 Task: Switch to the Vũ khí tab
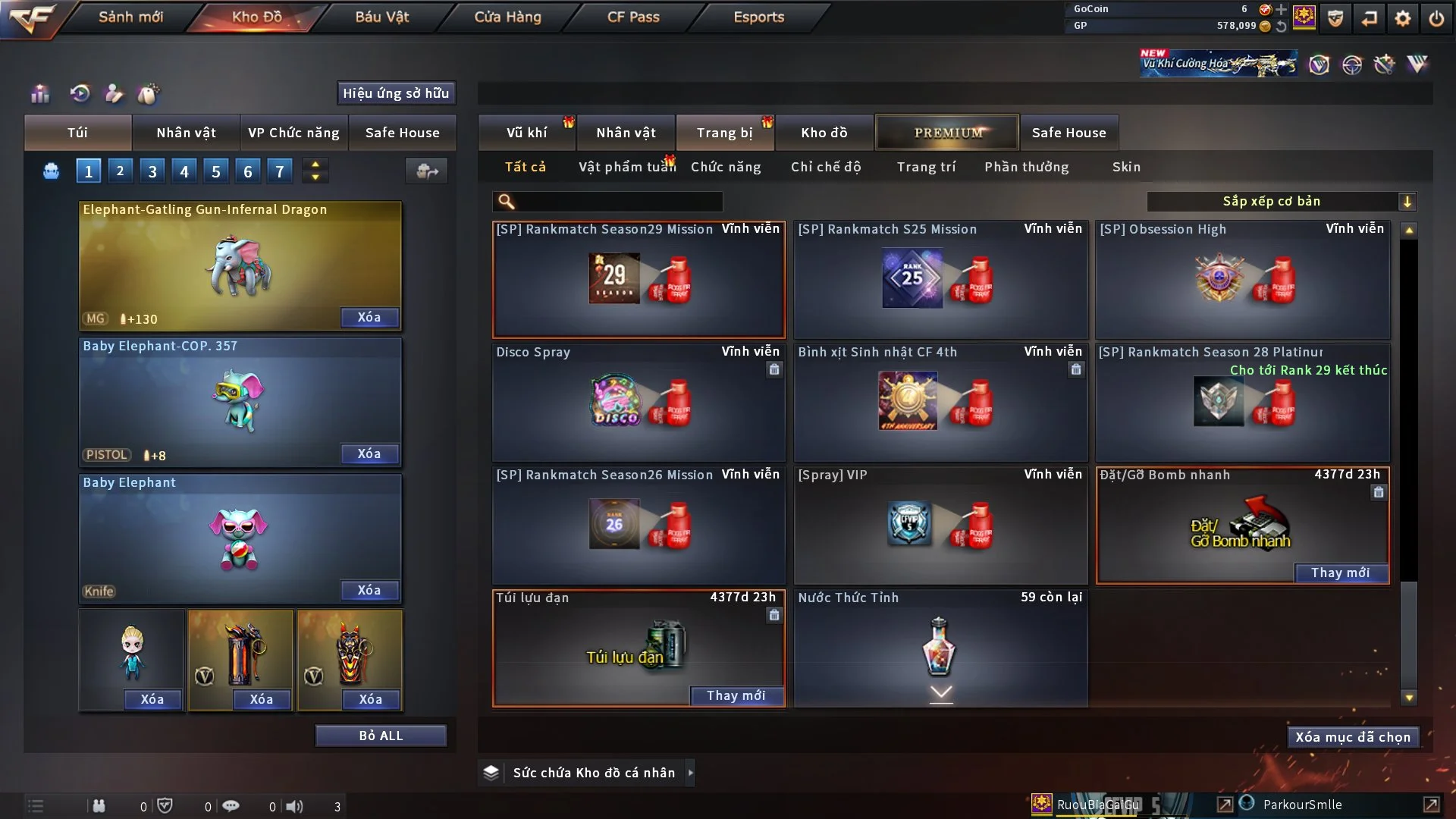pos(526,133)
